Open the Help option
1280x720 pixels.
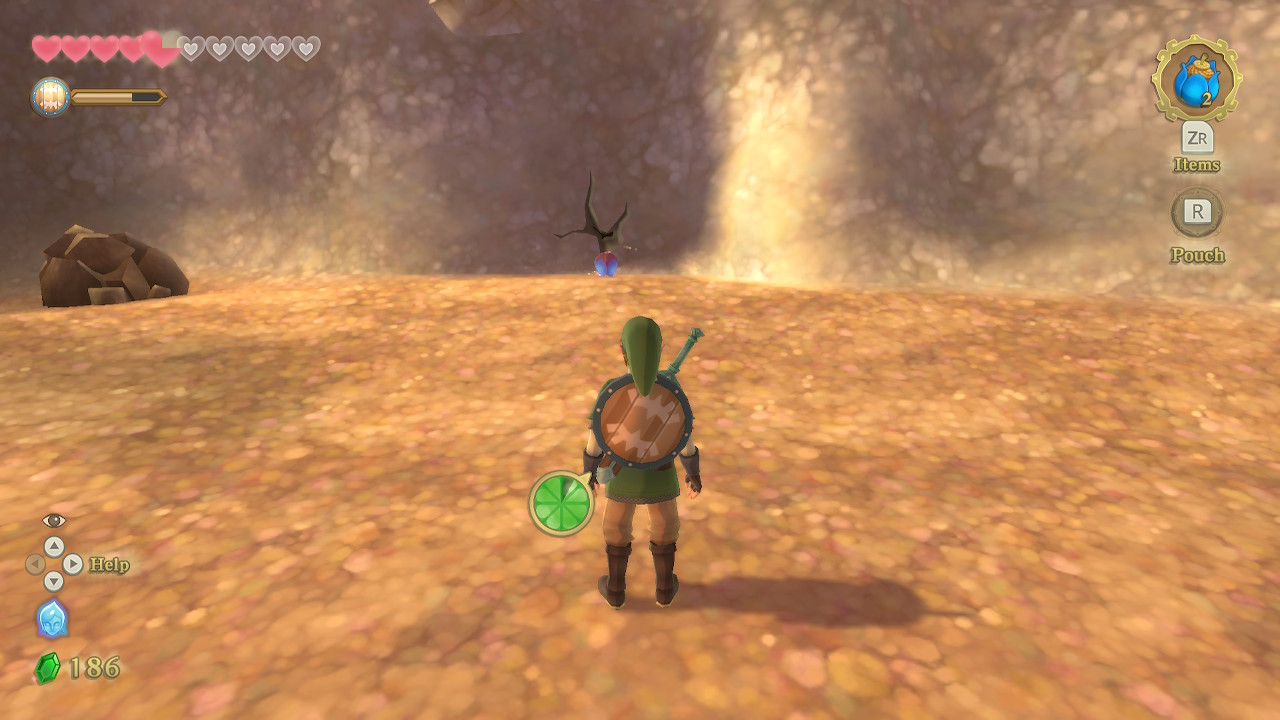tap(108, 565)
